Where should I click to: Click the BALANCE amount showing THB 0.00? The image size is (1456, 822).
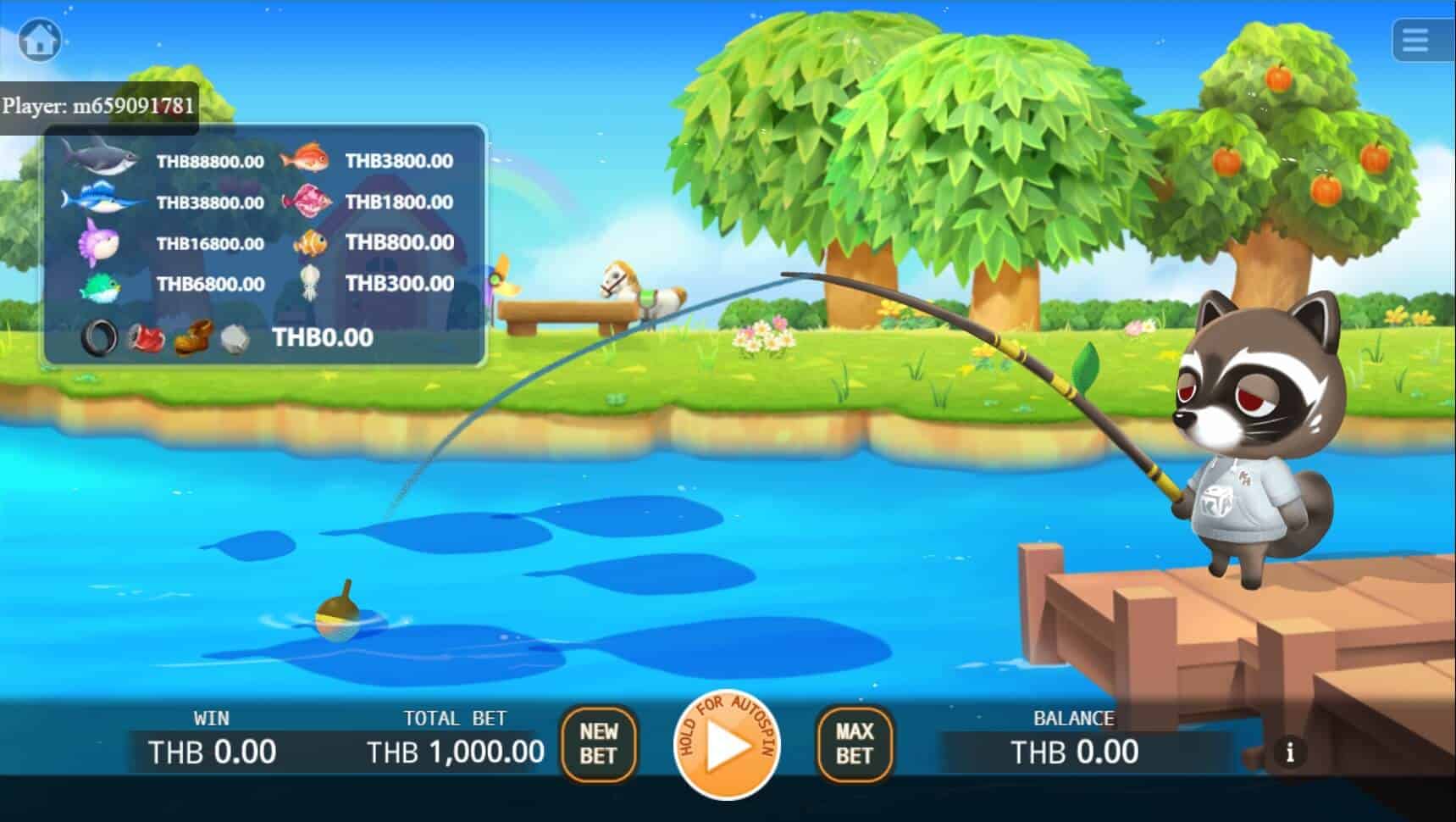[x=1076, y=751]
